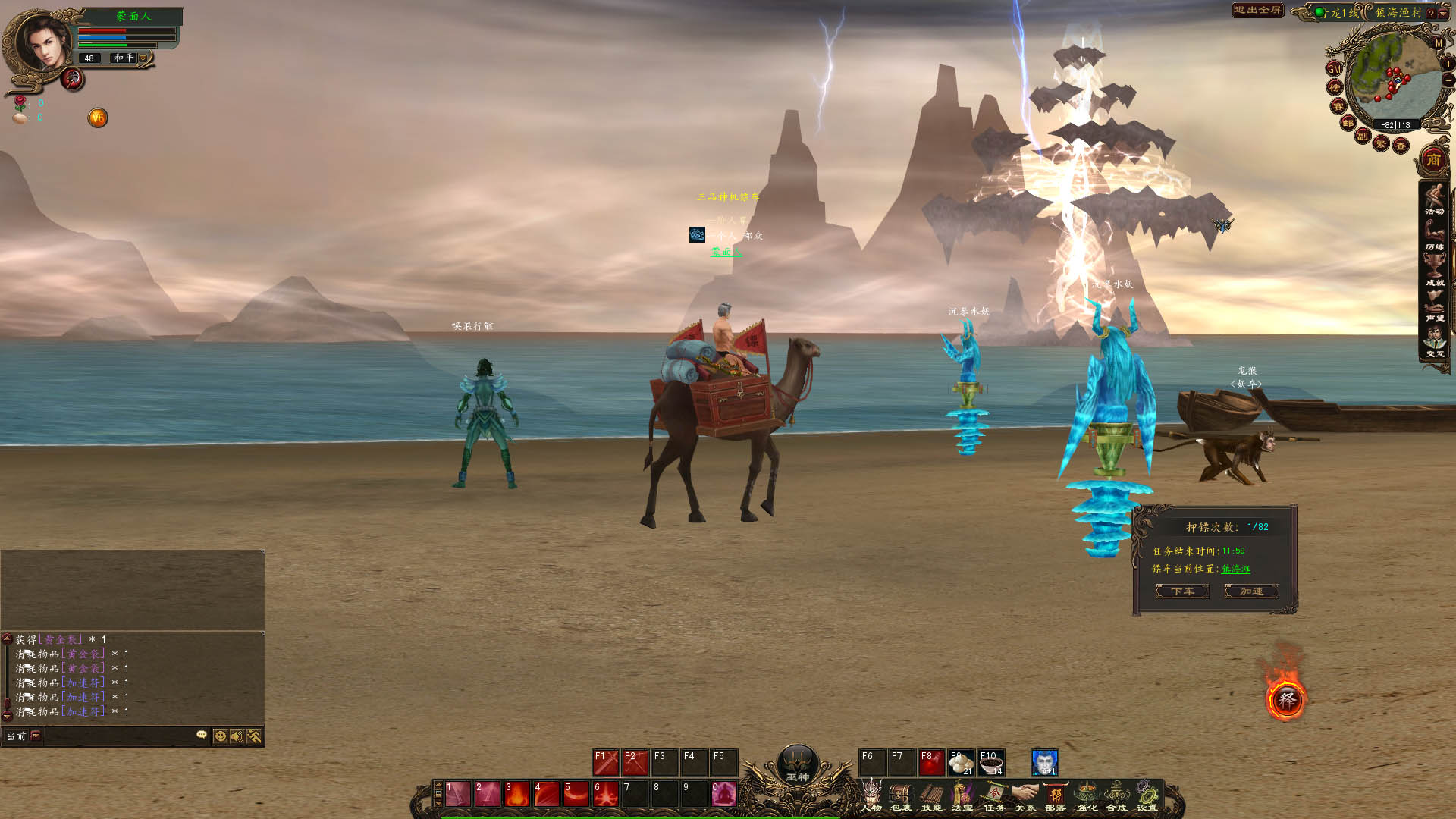Open the 活动 events menu
Image resolution: width=1456 pixels, height=819 pixels.
click(x=1434, y=199)
